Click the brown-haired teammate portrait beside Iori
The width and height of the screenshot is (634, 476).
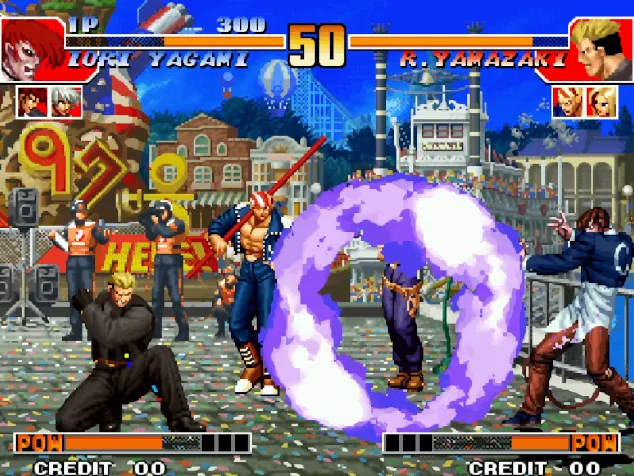33,101
